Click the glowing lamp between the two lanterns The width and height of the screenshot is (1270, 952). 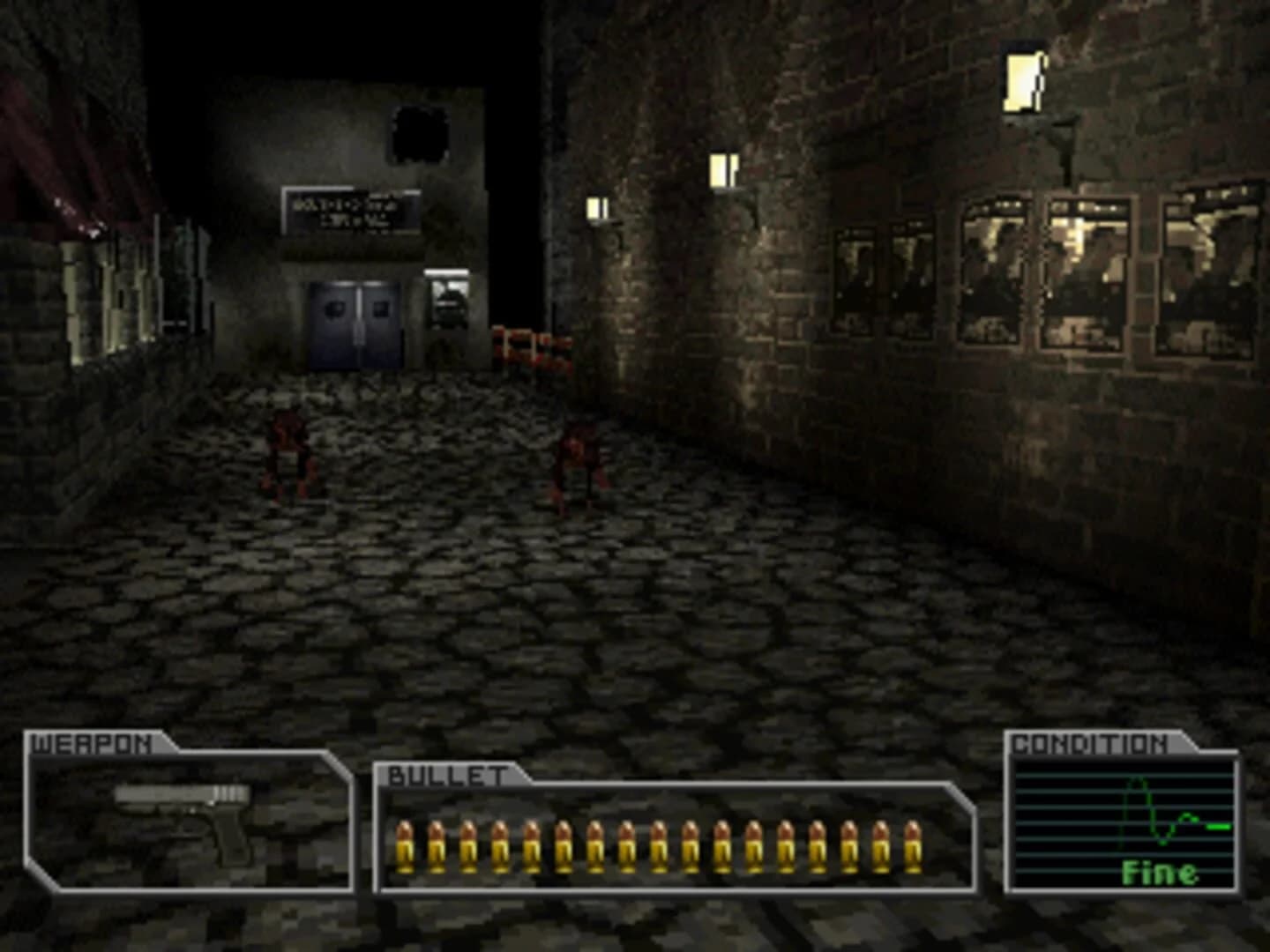[x=723, y=169]
